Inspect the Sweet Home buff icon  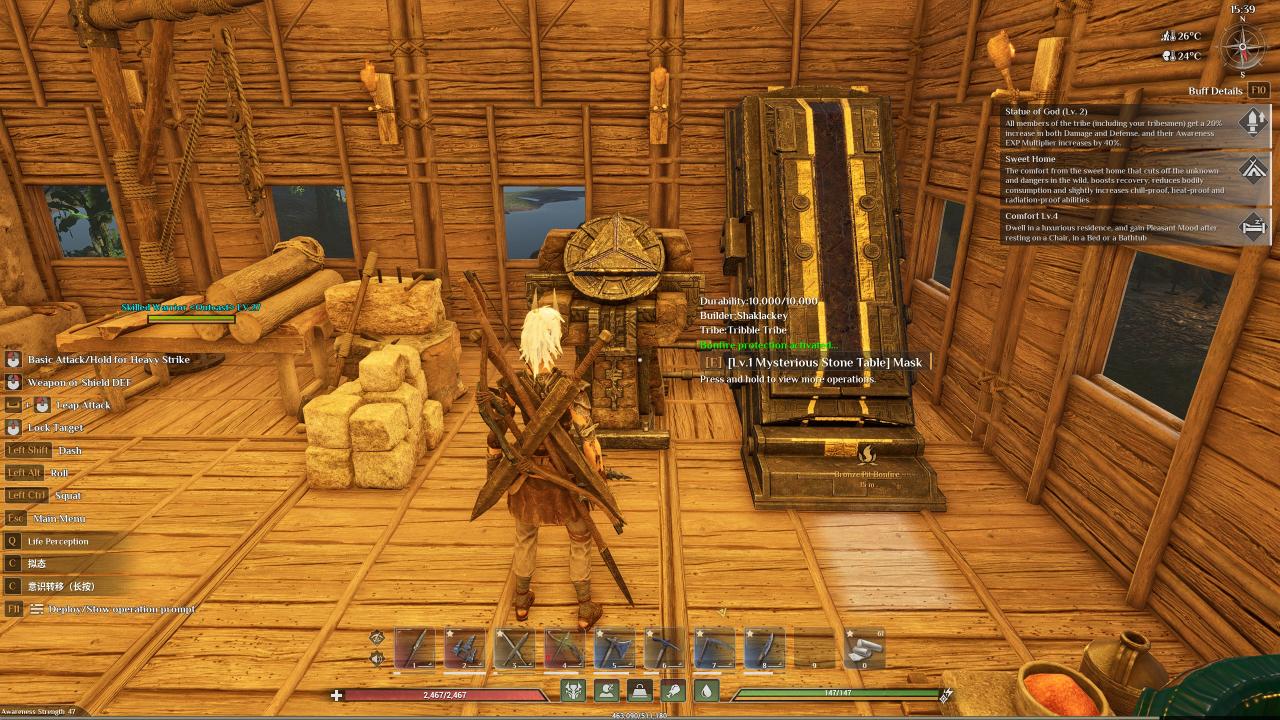(1253, 168)
